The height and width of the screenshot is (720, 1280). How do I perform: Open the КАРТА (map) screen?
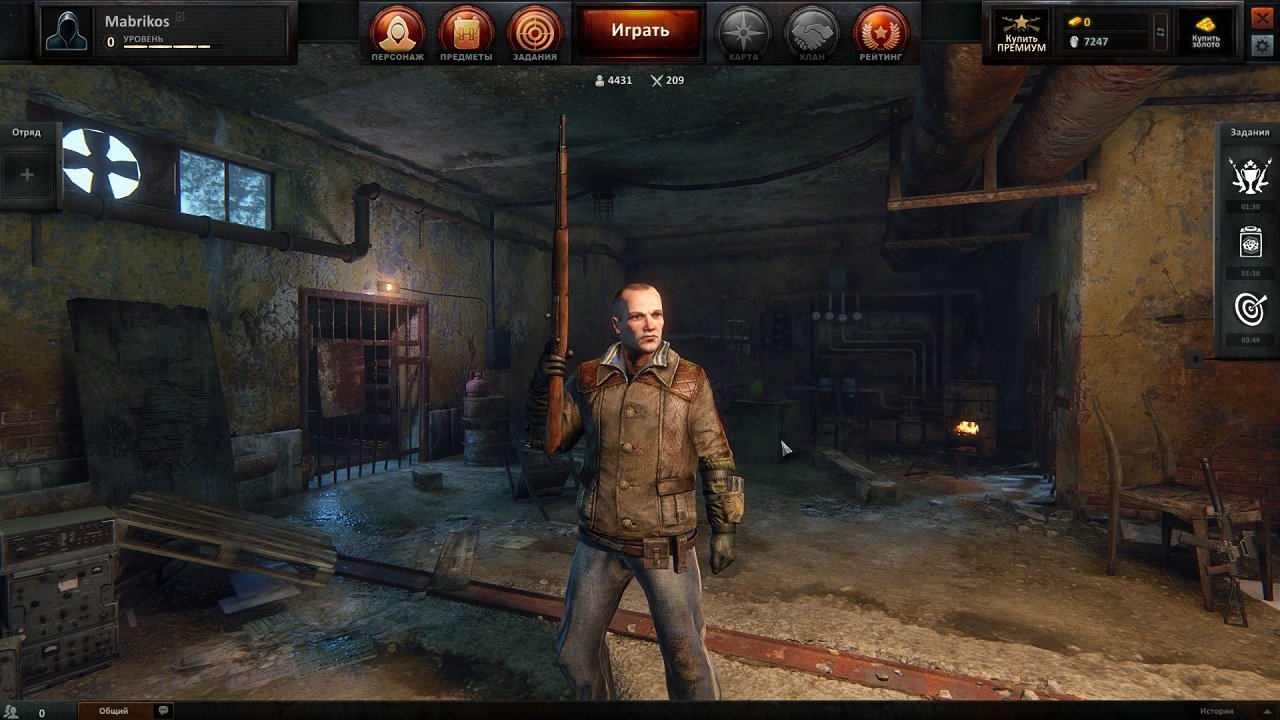(742, 31)
